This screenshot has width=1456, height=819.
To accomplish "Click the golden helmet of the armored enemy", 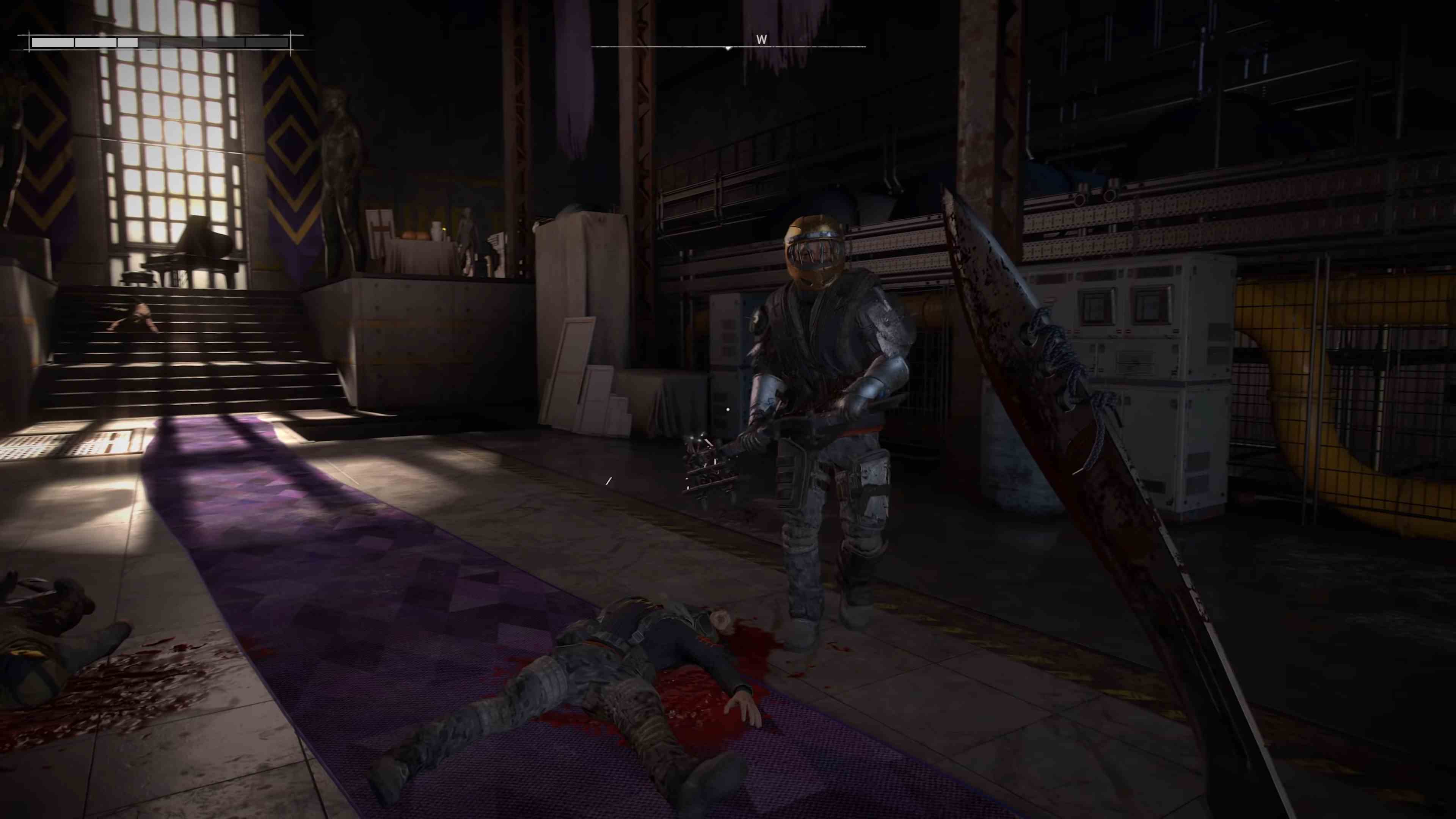I will (813, 250).
